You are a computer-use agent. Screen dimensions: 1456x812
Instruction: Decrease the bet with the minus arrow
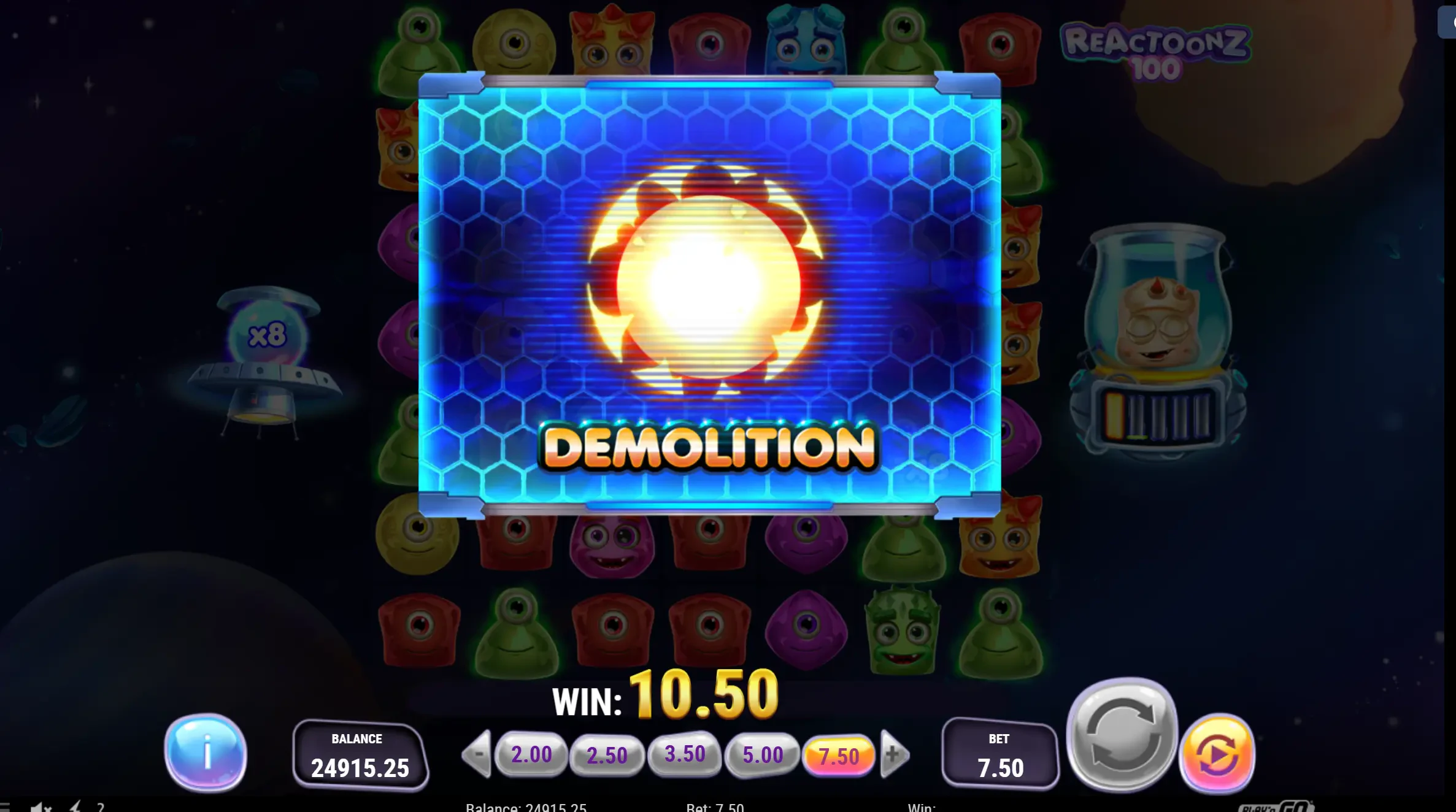478,754
